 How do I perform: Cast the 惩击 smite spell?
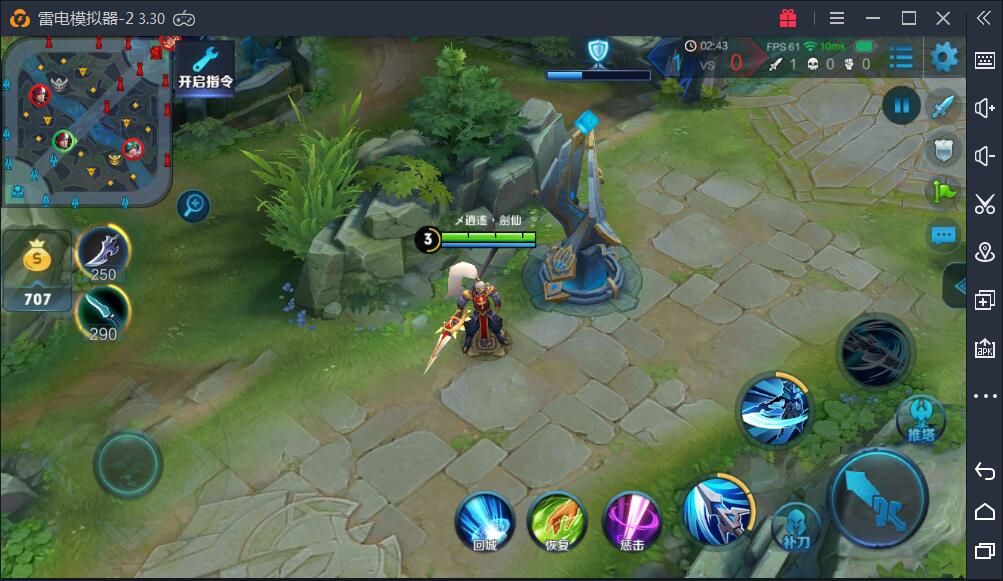pos(632,520)
